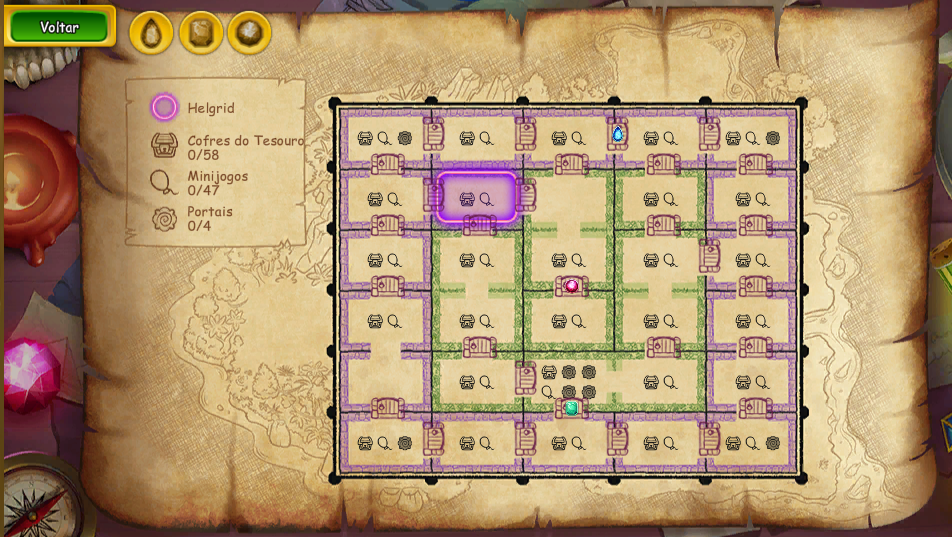Select the highlighted purple room on the map

[x=476, y=197]
